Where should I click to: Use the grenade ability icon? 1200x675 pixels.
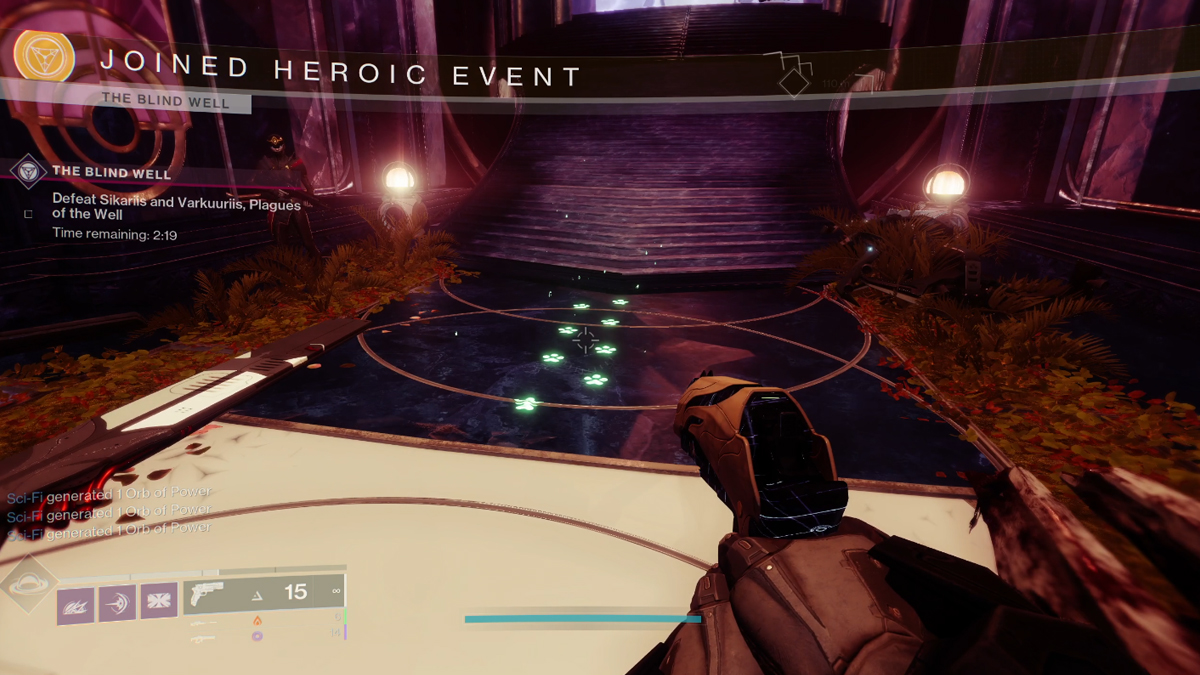pyautogui.click(x=76, y=603)
